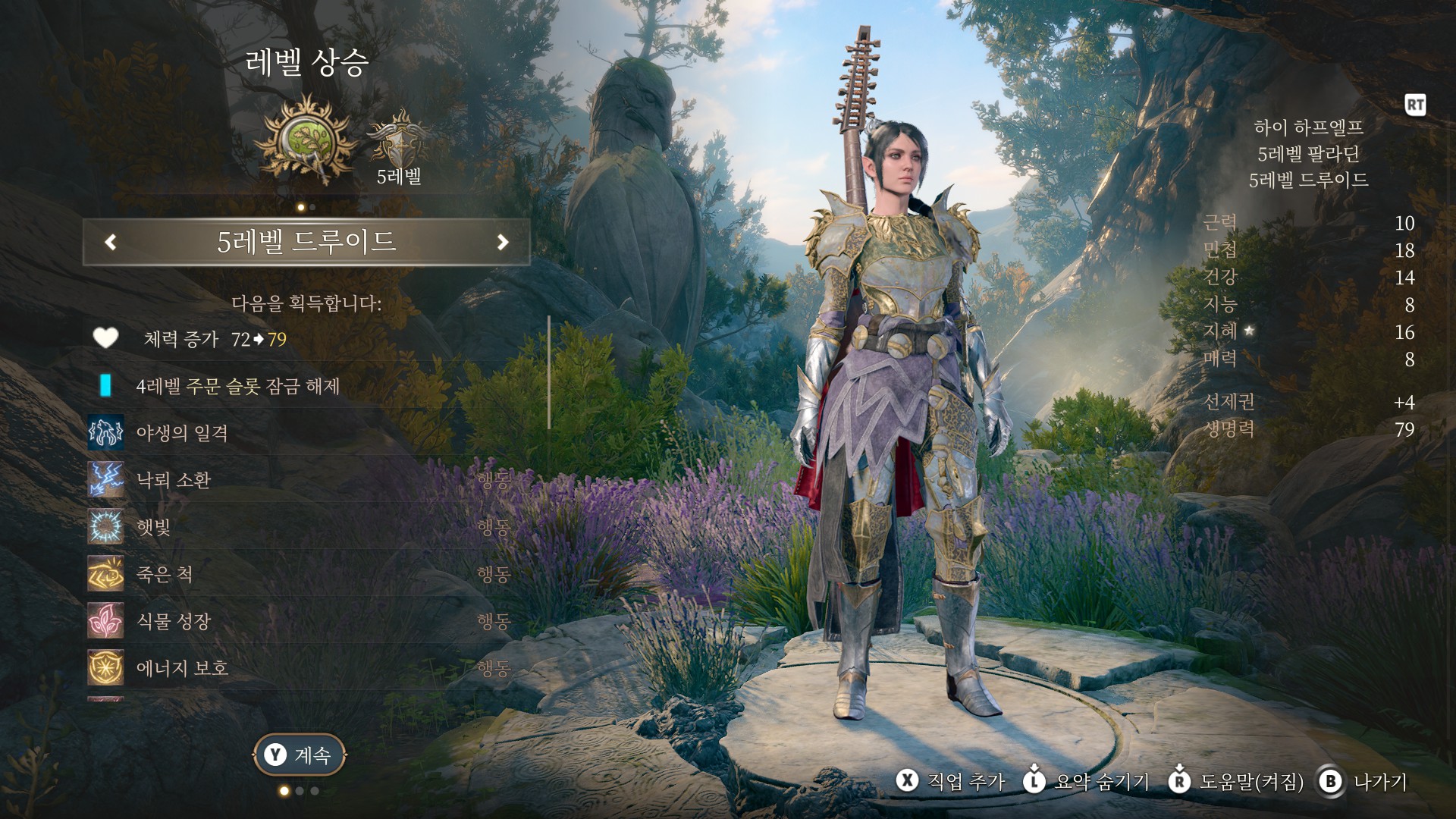Click 직업 추가 to add a class
The image size is (1456, 819).
pos(952,781)
